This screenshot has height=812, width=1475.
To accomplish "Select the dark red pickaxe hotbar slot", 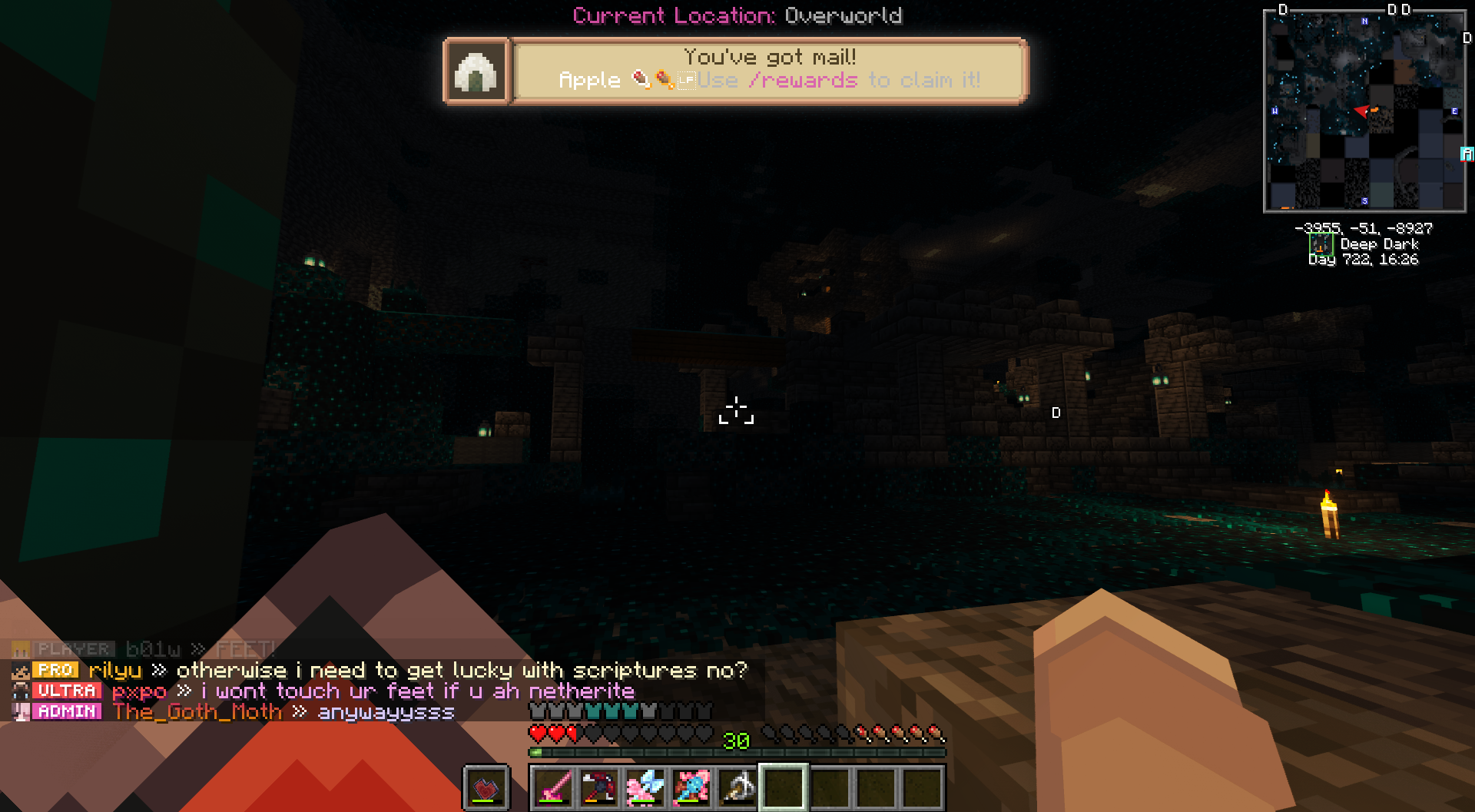I will 599,787.
